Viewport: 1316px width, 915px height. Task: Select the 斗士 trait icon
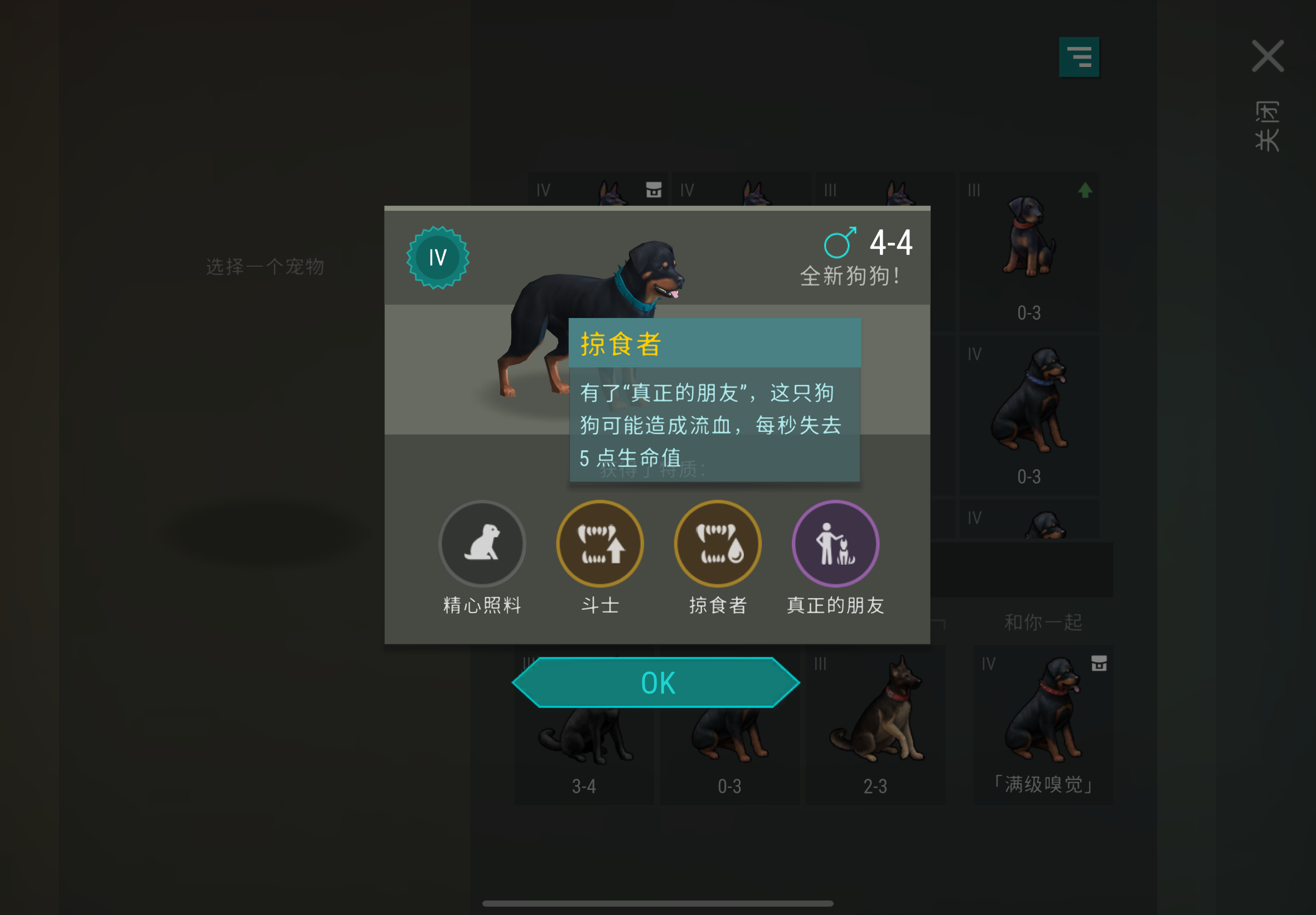pyautogui.click(x=600, y=543)
